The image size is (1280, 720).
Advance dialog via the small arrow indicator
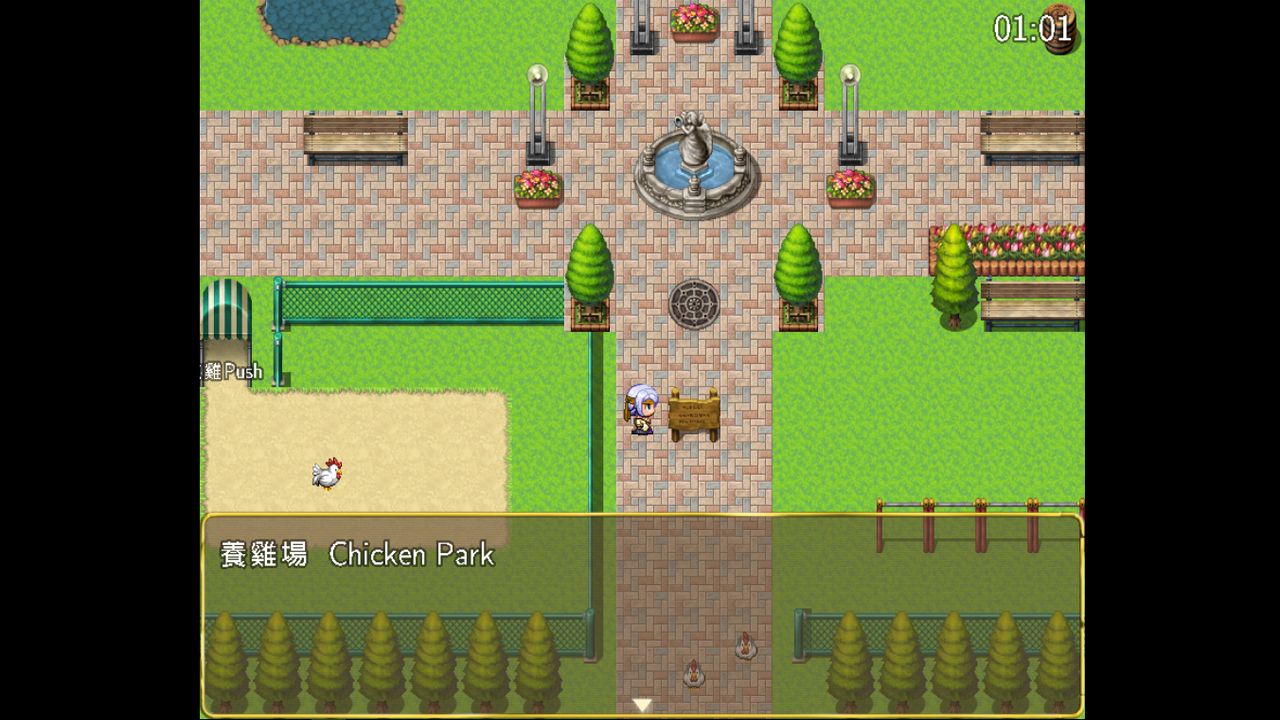[x=643, y=706]
